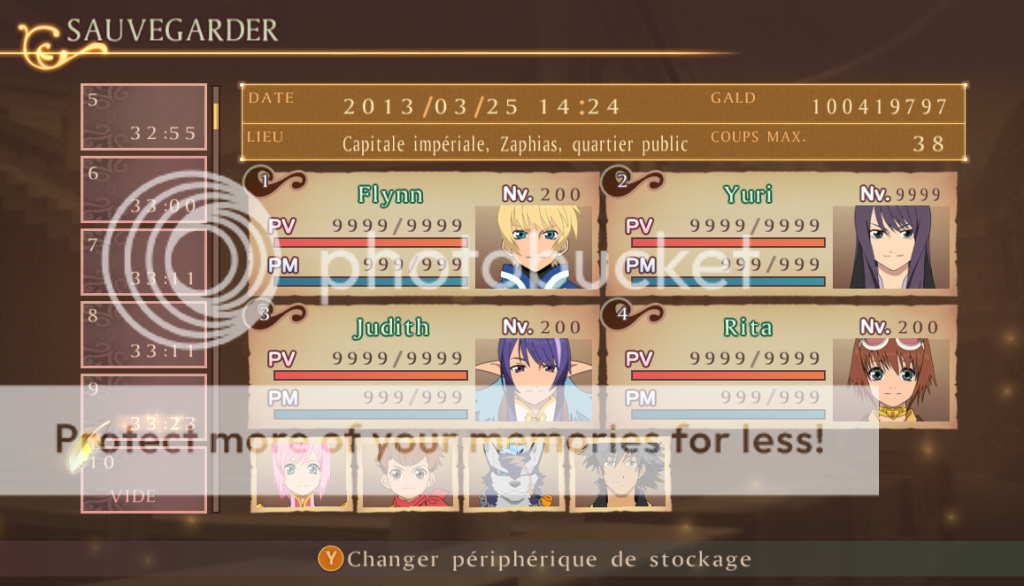Select save slot number 8
This screenshot has width=1024, height=586.
point(143,334)
